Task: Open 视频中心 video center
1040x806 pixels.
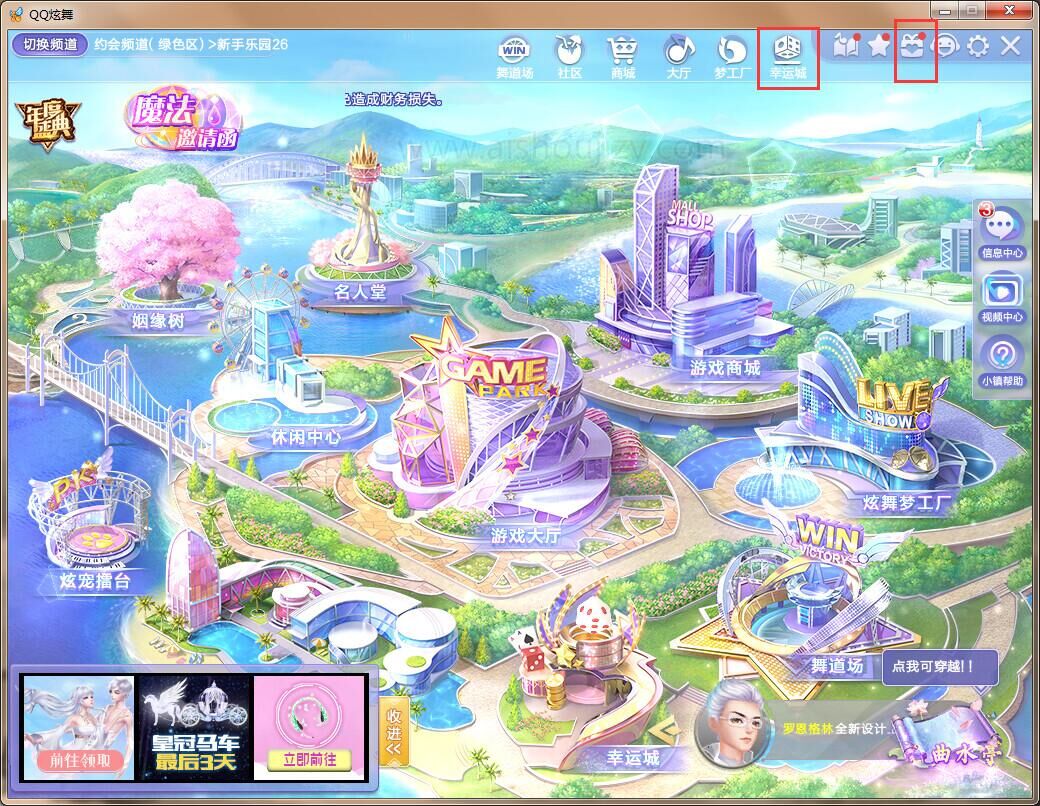Action: [x=1002, y=298]
